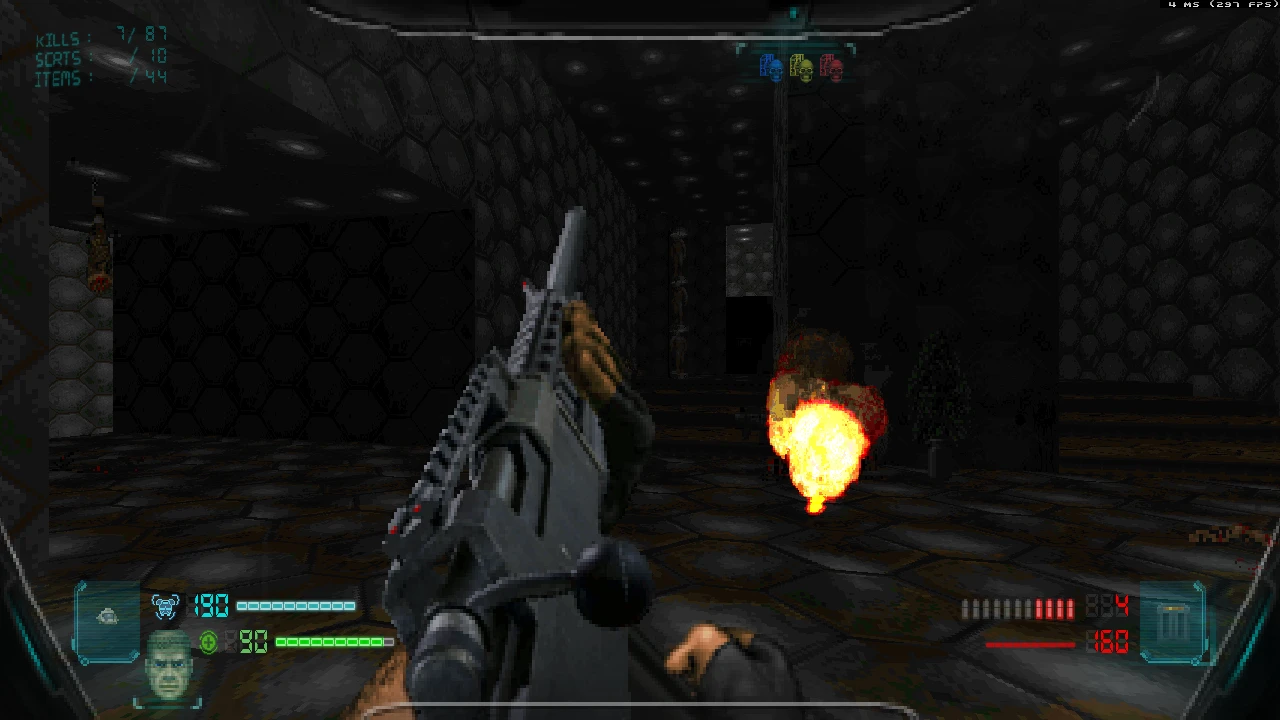Click the red reload progress bar
1280x720 pixels.
pos(1030,644)
